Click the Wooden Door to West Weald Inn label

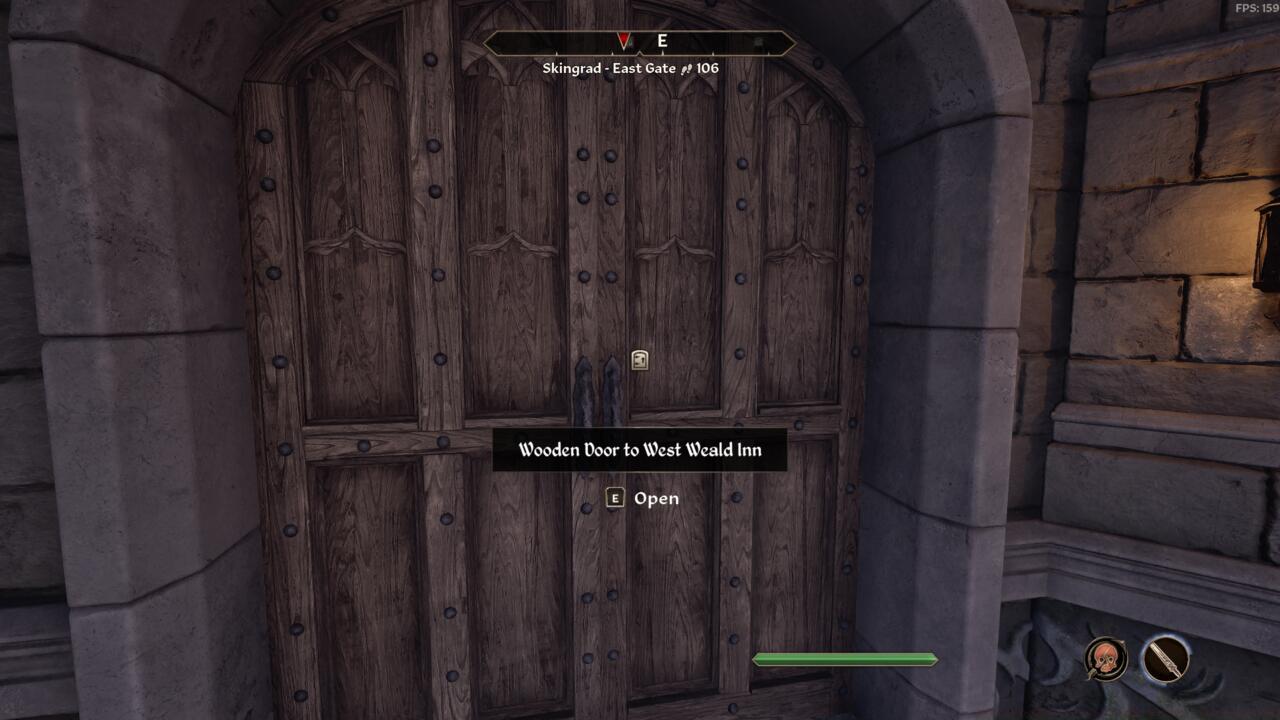point(639,450)
